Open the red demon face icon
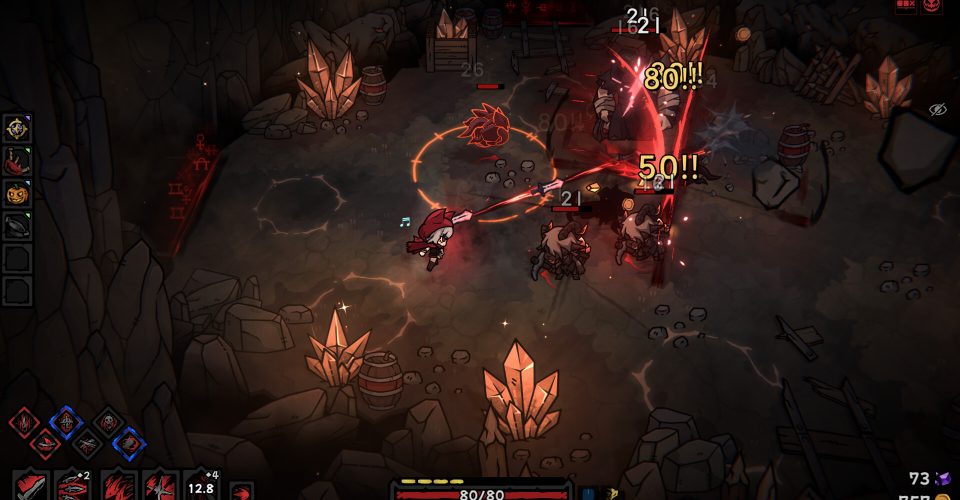Screen dimensions: 960x500 [x=933, y=6]
